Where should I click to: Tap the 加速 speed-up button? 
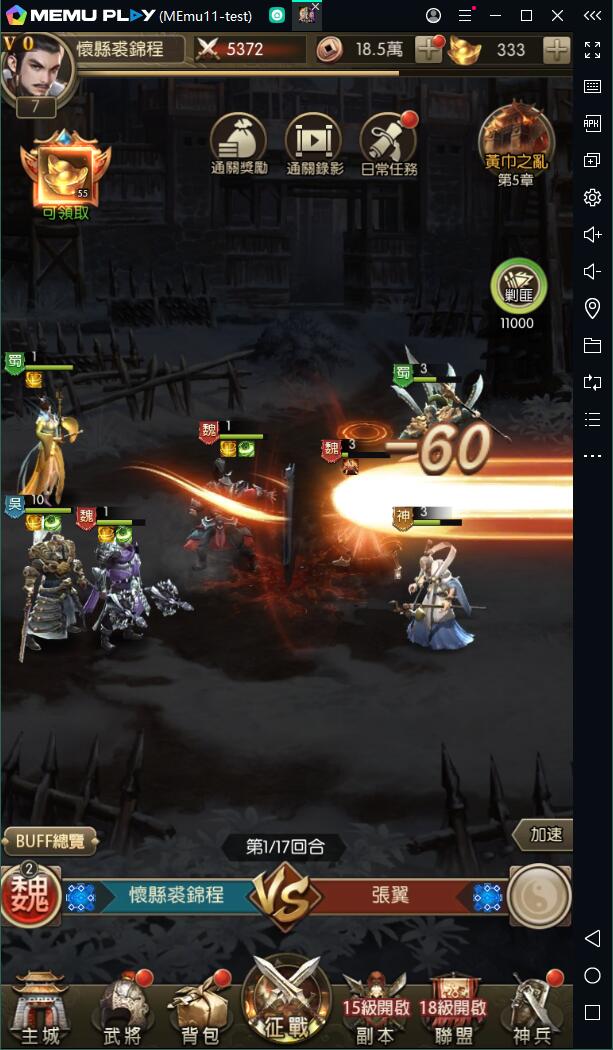pyautogui.click(x=544, y=835)
